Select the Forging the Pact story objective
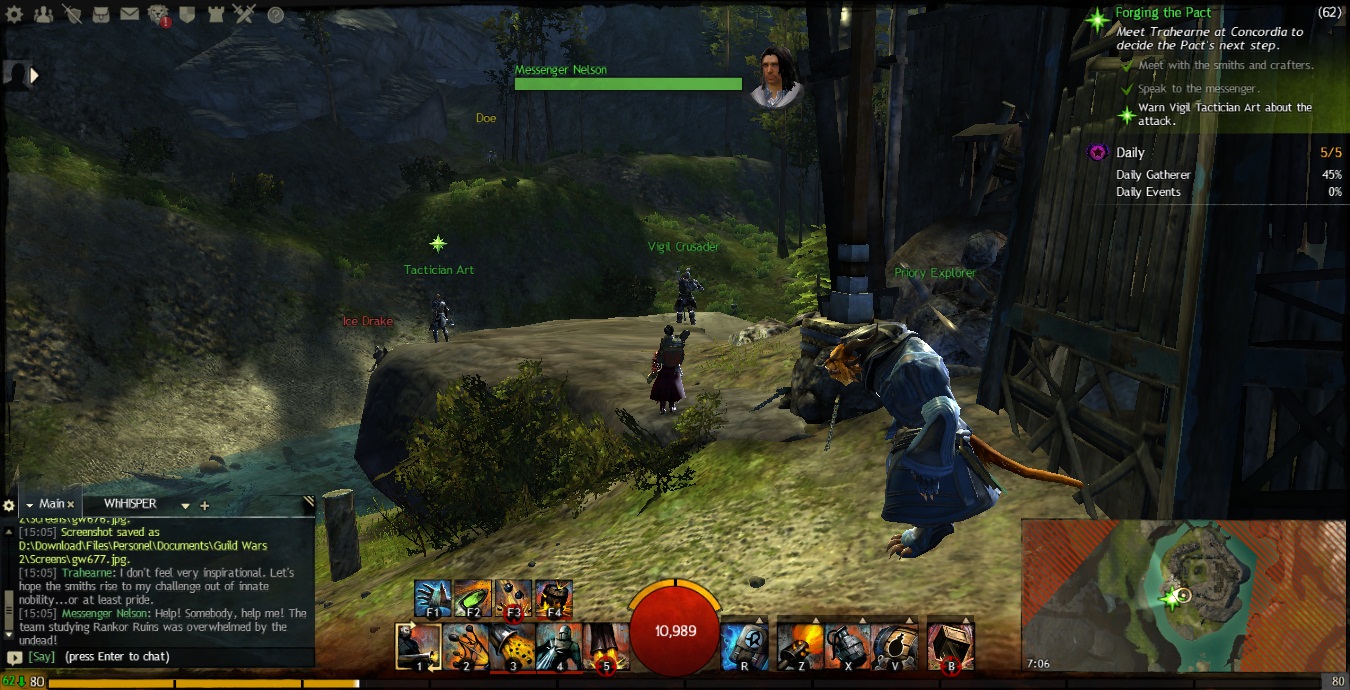The height and width of the screenshot is (690, 1350). (x=1163, y=13)
